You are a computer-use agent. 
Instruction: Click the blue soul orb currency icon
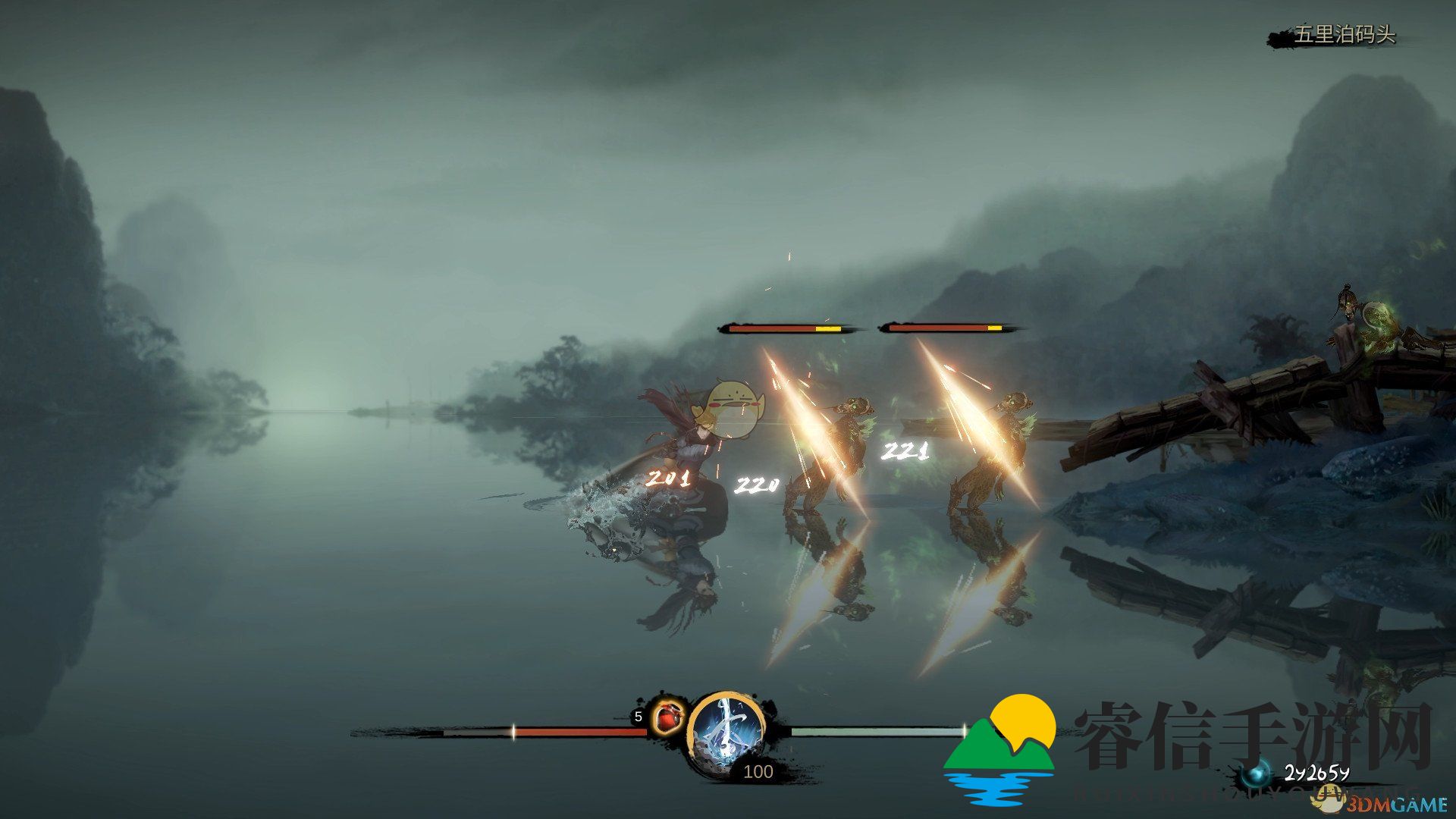[x=1259, y=774]
